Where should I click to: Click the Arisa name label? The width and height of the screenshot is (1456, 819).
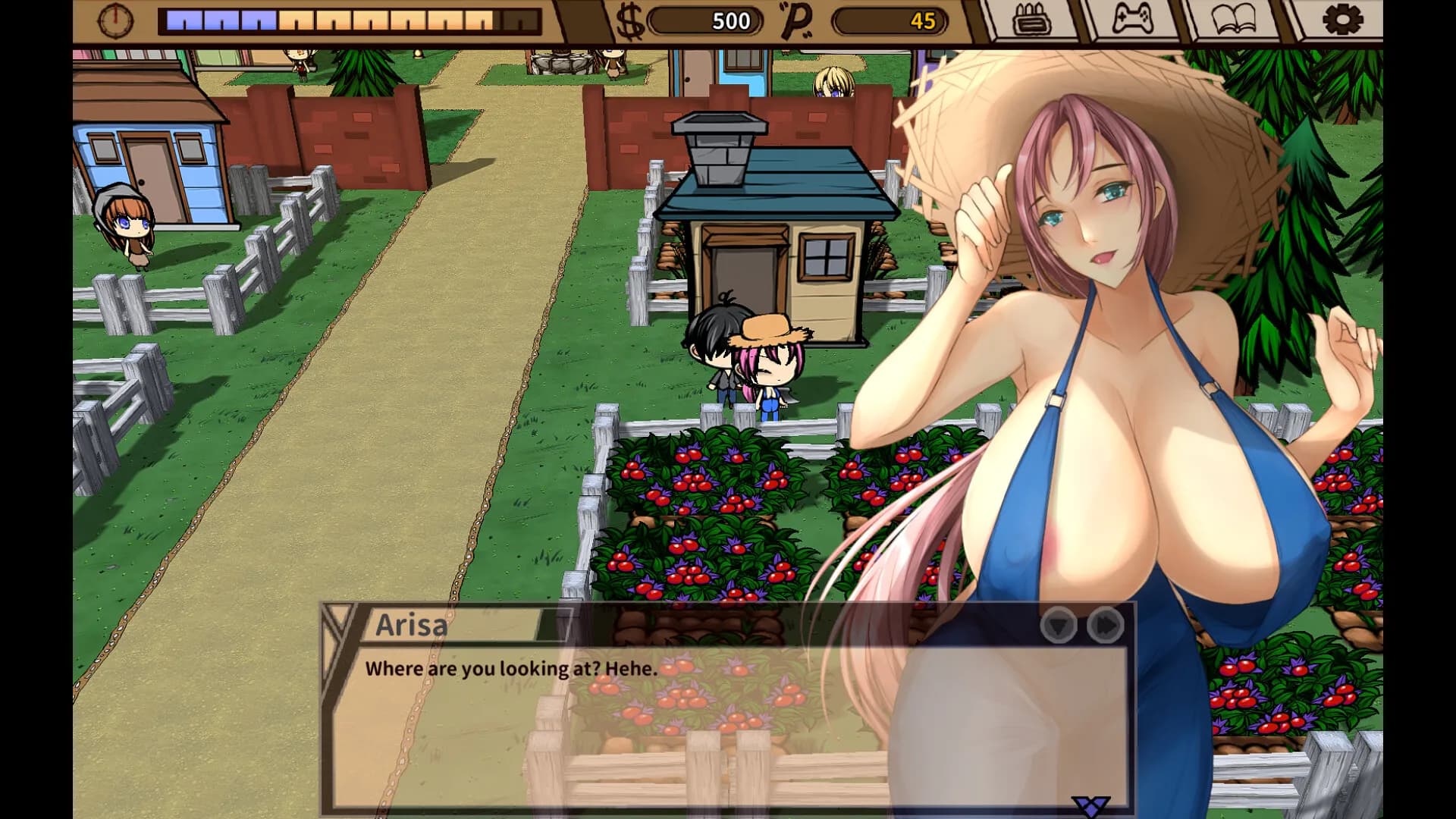(413, 625)
